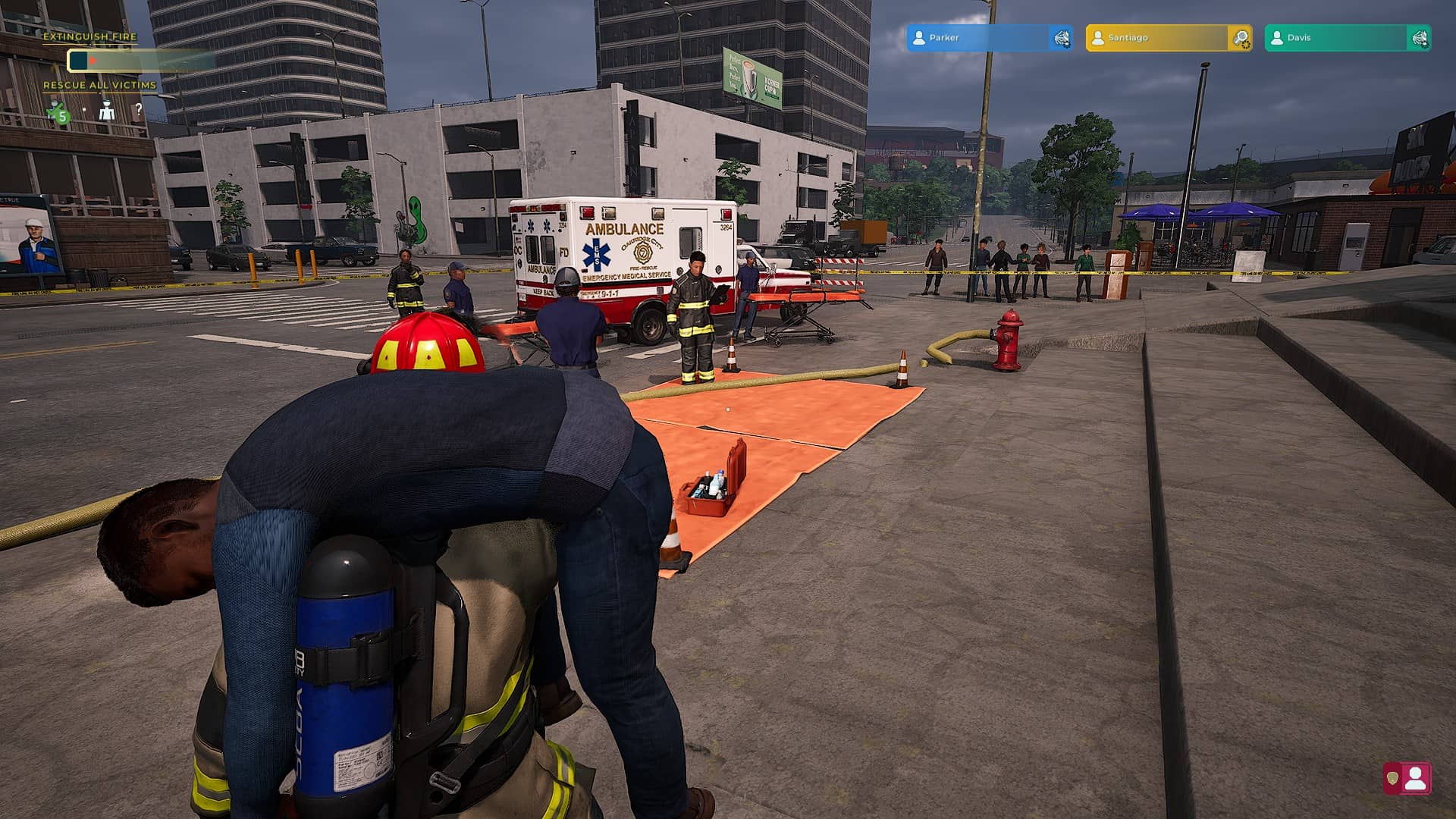Click Davis's hose spray order icon
This screenshot has height=819, width=1456.
(x=1420, y=38)
